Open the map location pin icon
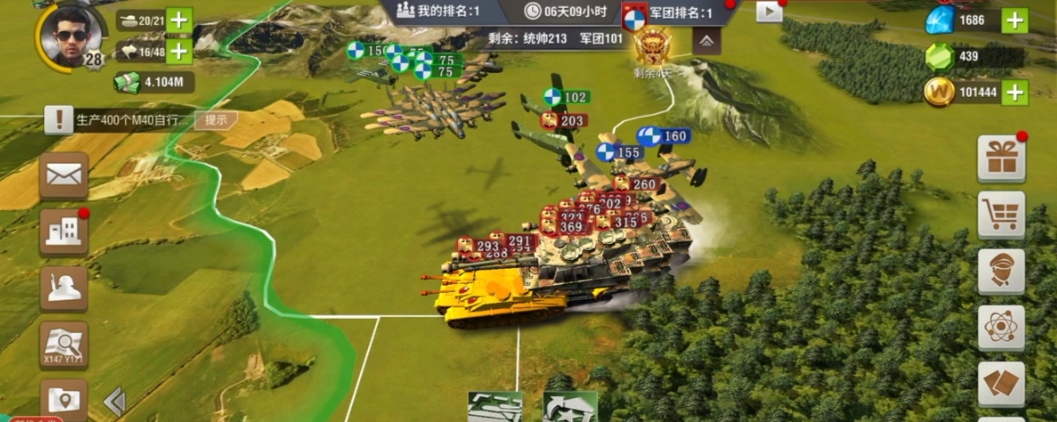This screenshot has height=422, width=1057. point(64,400)
